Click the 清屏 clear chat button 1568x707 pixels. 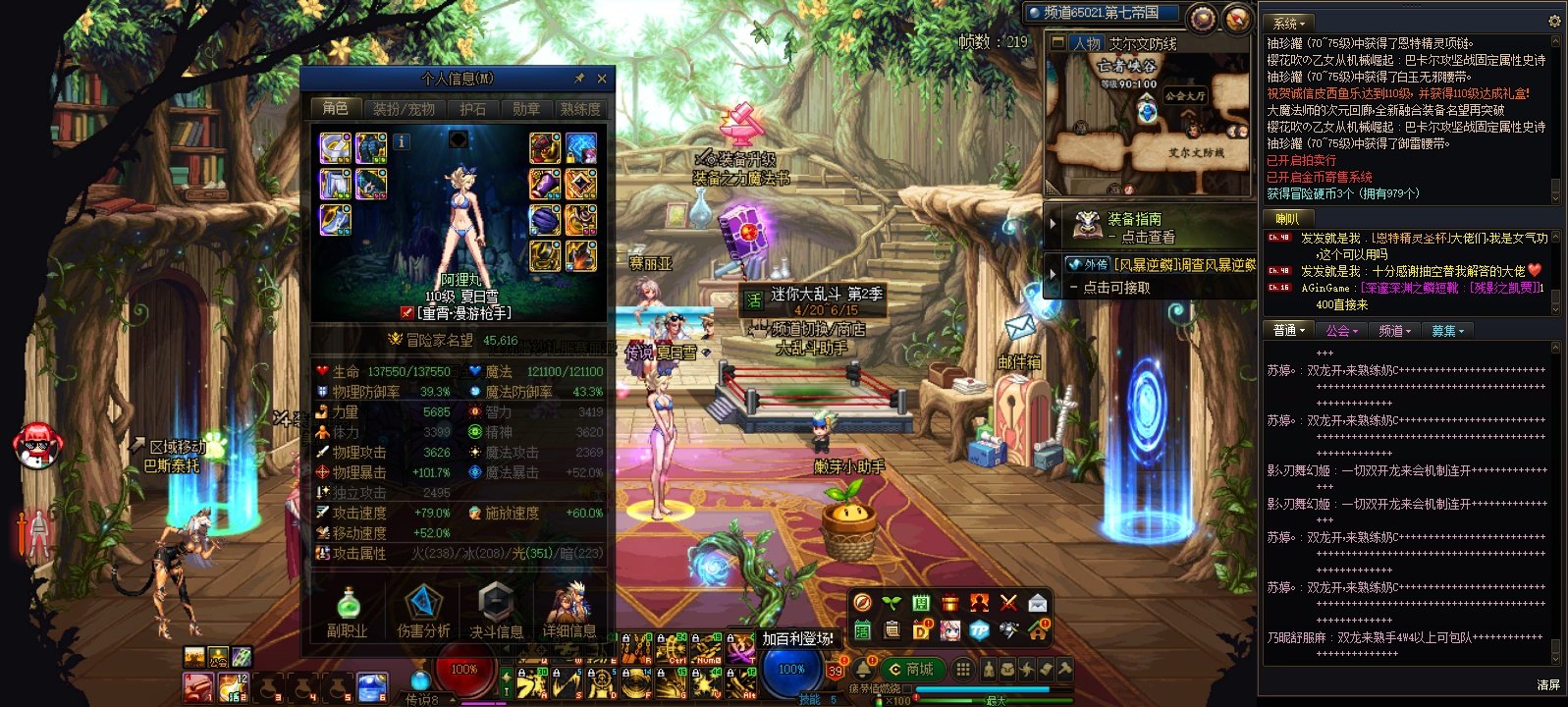[x=1547, y=685]
